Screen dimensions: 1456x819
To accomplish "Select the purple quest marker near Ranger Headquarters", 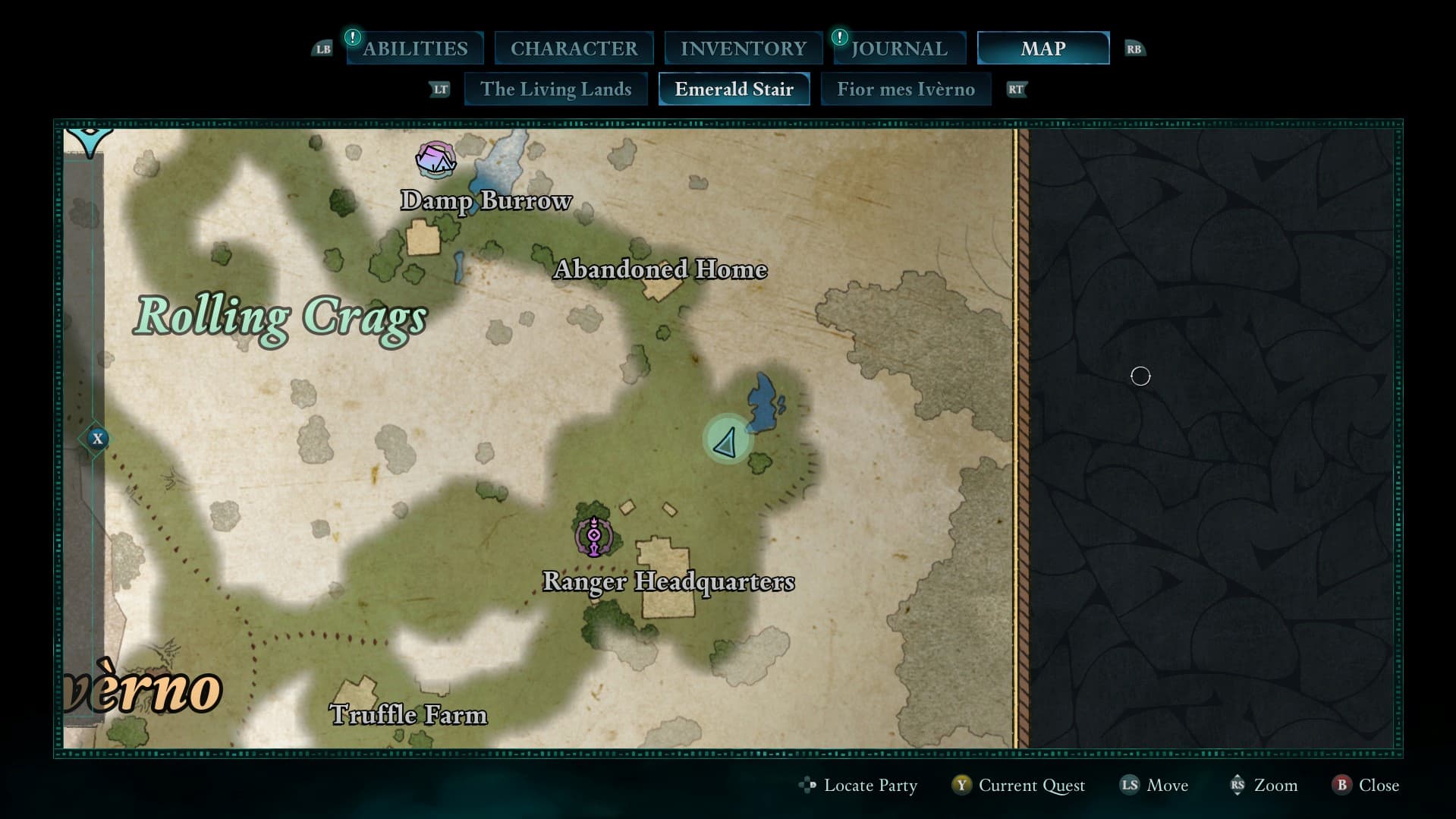I will (x=594, y=536).
